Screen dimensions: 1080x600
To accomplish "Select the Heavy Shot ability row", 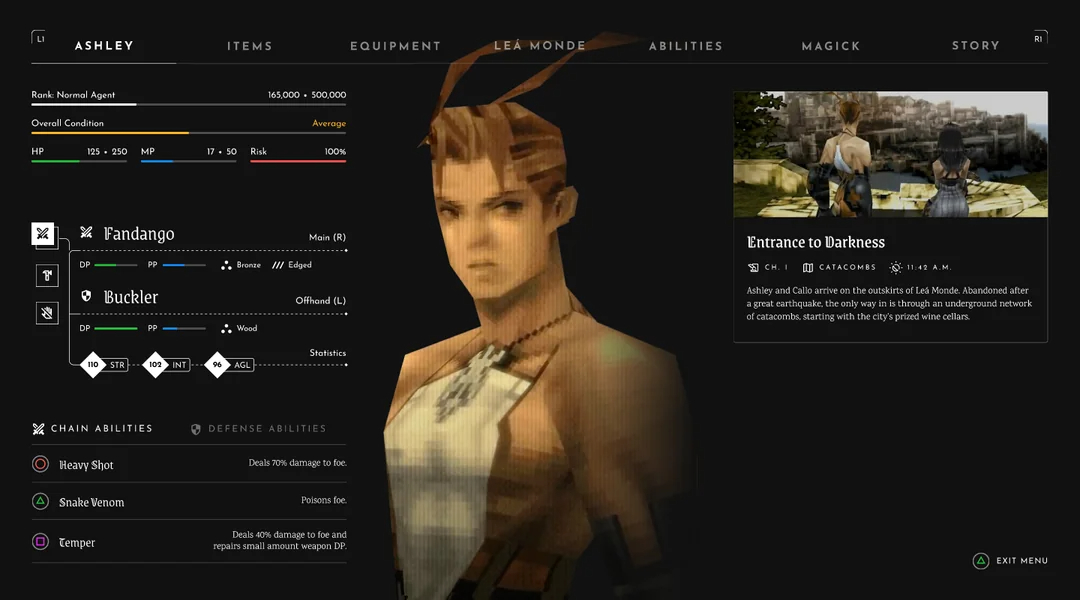I will [188, 464].
